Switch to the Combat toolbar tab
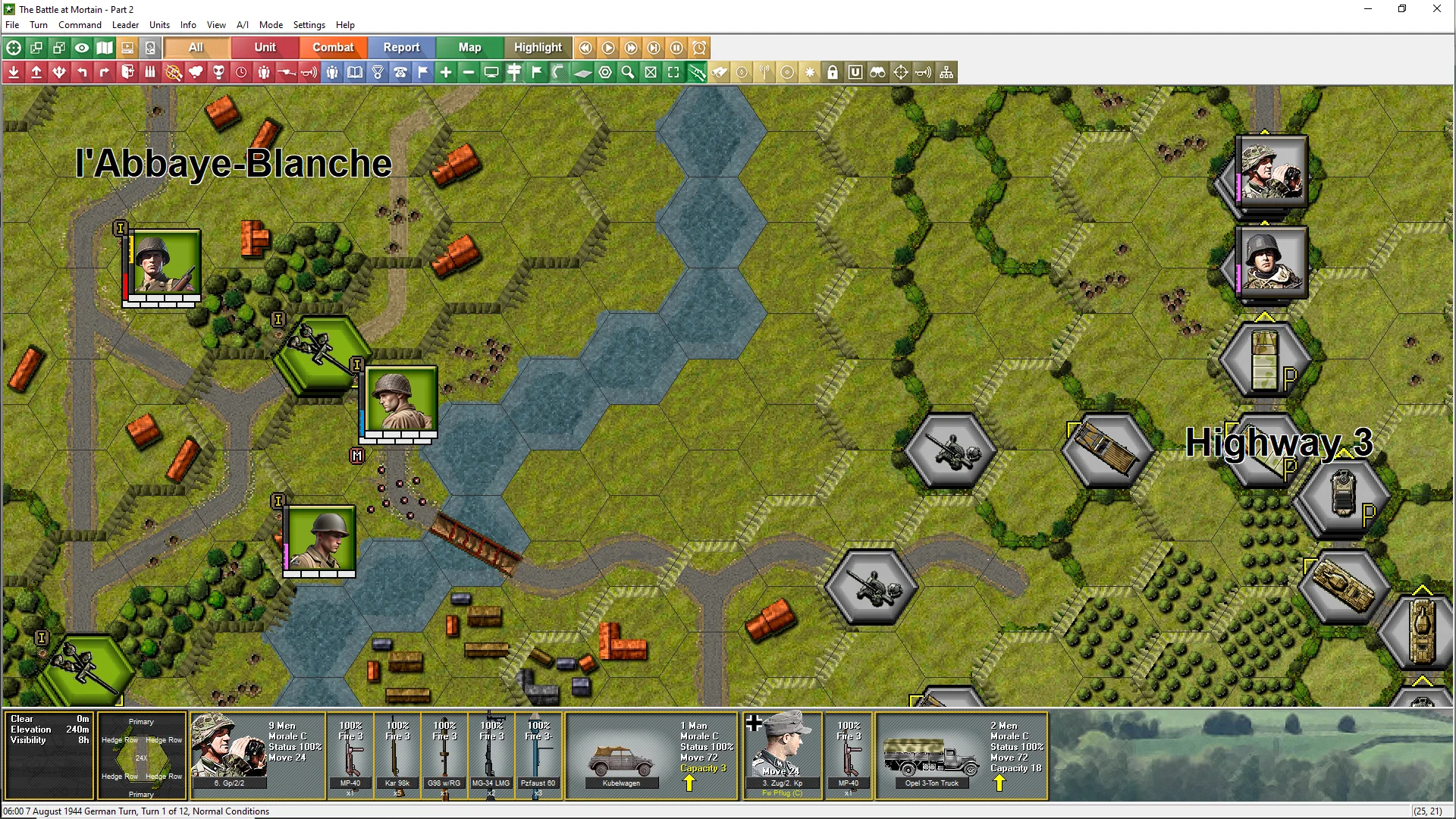This screenshot has width=1456, height=819. [333, 47]
